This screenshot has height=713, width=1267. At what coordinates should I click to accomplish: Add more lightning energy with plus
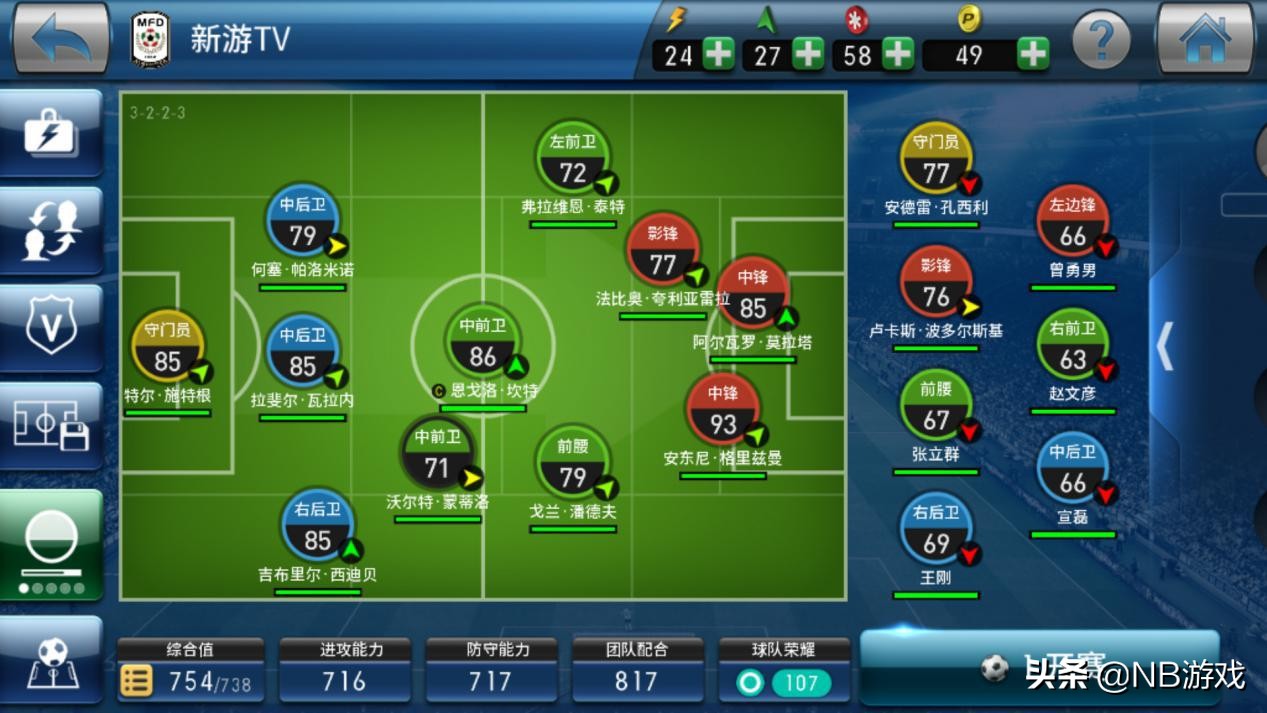tap(718, 54)
